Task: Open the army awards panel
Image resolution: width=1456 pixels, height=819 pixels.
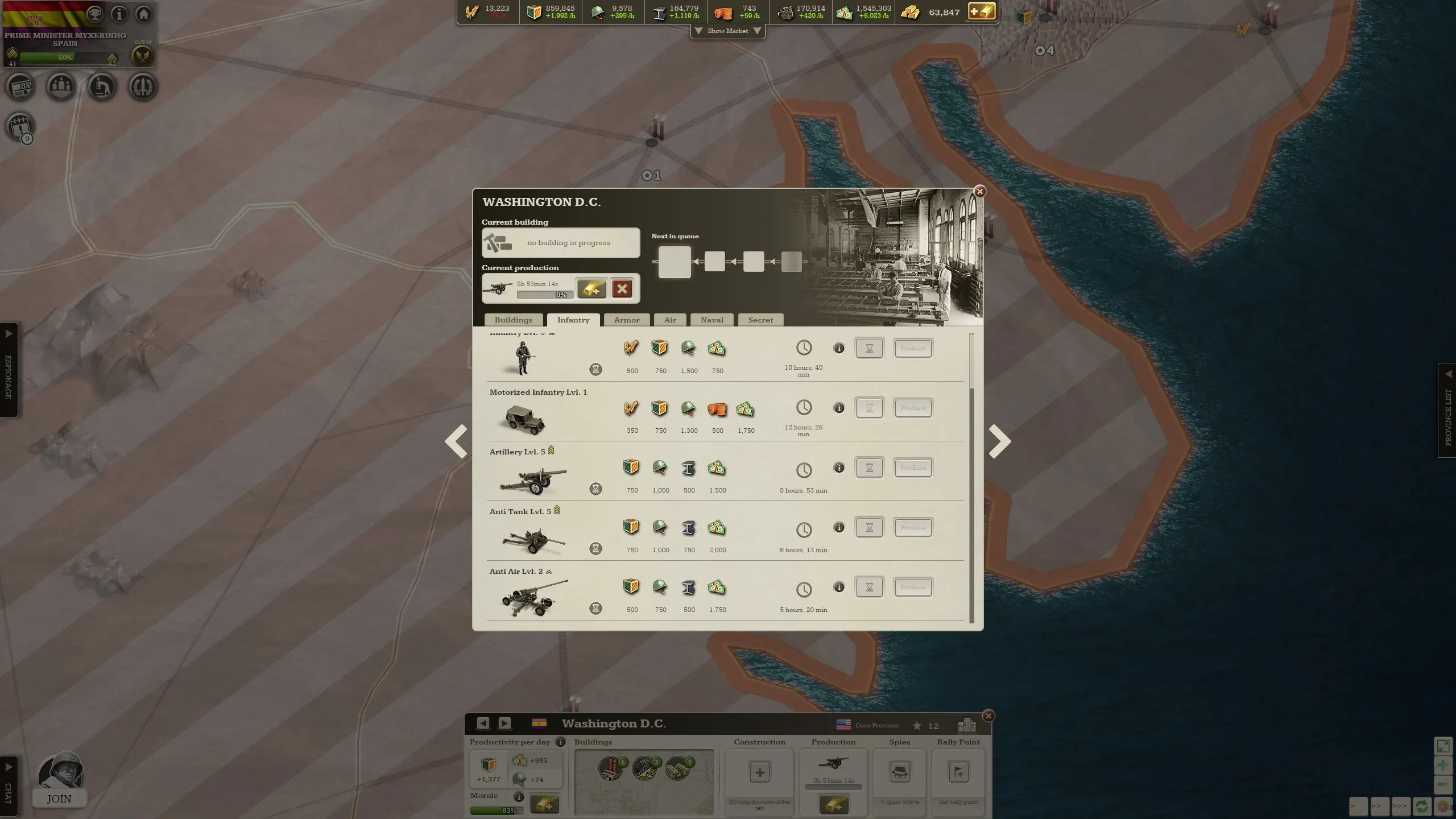Action: (143, 86)
